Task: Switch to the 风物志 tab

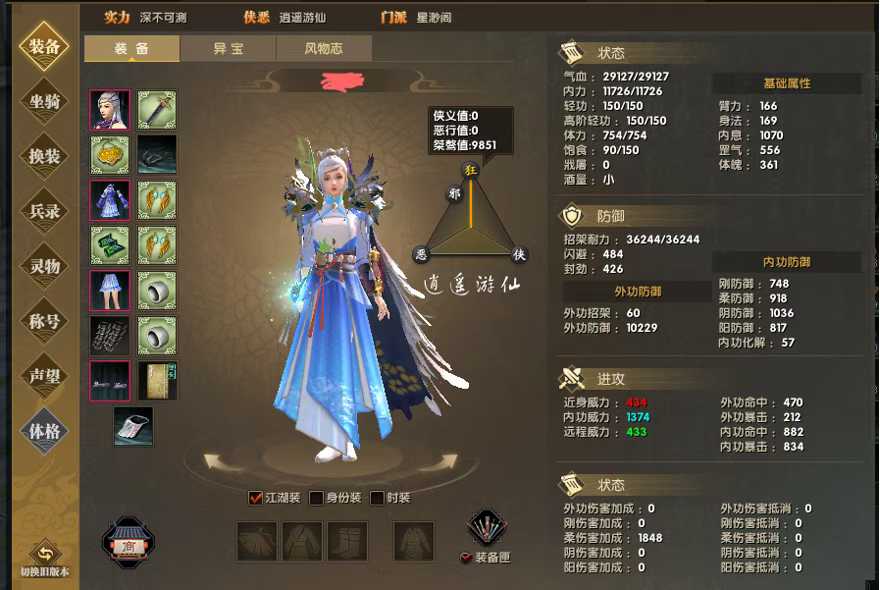Action: point(323,48)
